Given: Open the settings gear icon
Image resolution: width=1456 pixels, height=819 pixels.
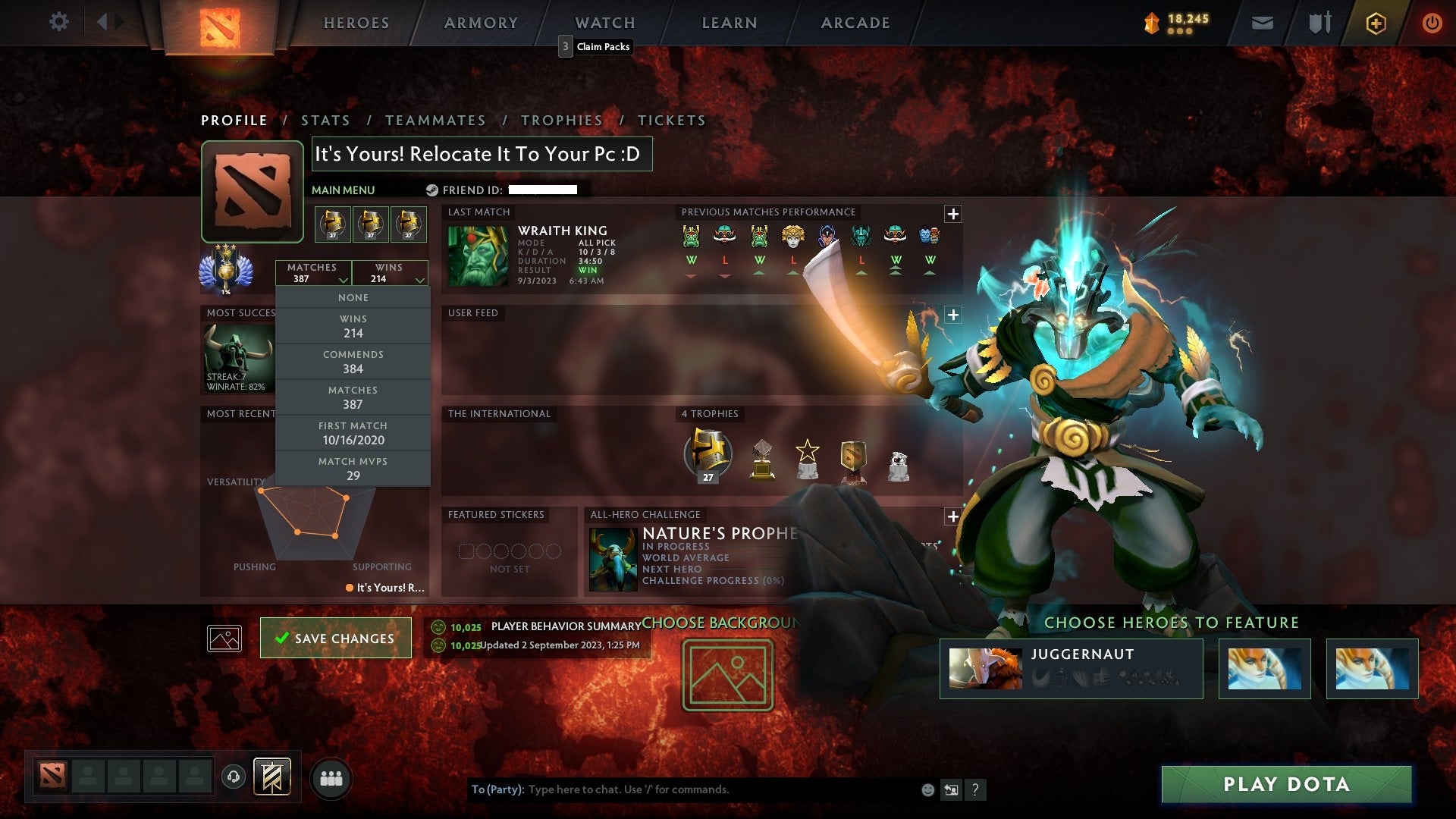Looking at the screenshot, I should click(59, 22).
